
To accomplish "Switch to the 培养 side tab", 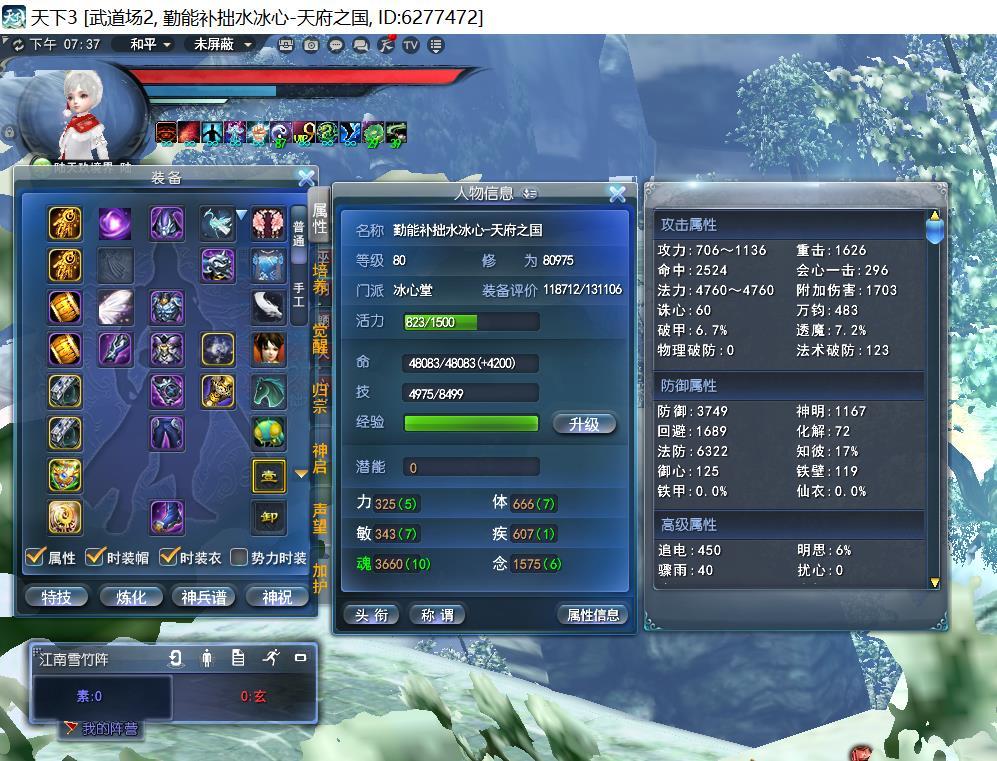I will pos(320,276).
